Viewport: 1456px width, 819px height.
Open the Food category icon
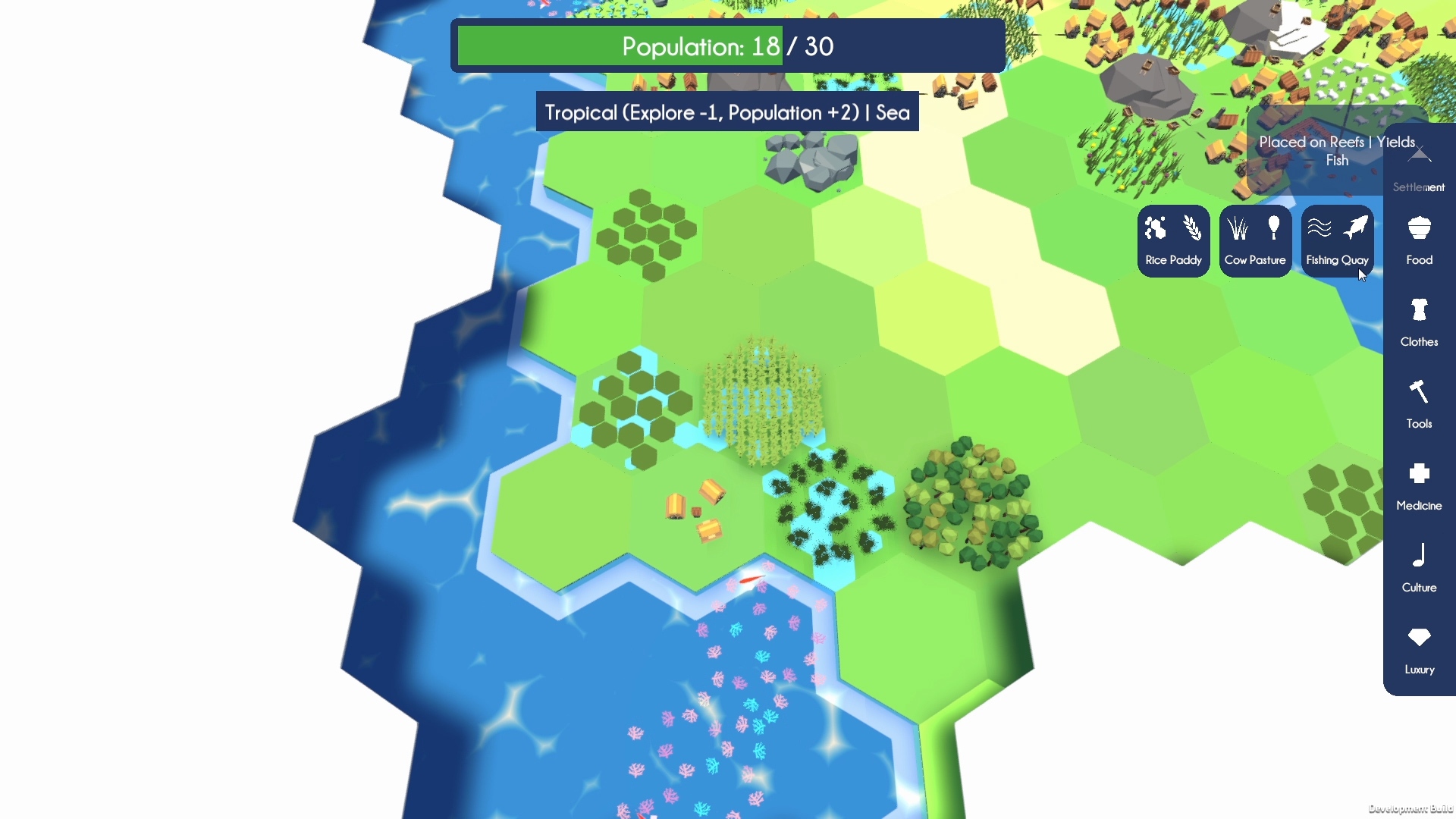(1419, 227)
